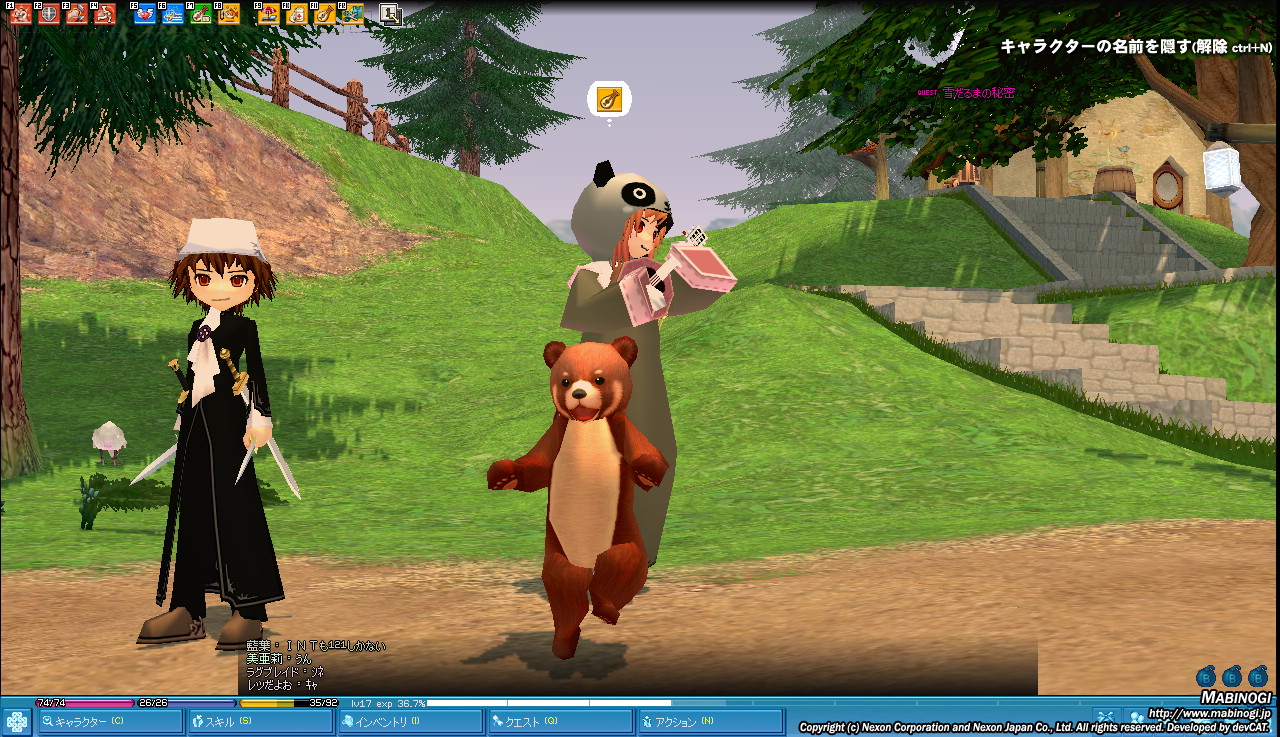Image resolution: width=1280 pixels, height=737 pixels.
Task: Open the クエスト (Quest) window
Action: (560, 721)
